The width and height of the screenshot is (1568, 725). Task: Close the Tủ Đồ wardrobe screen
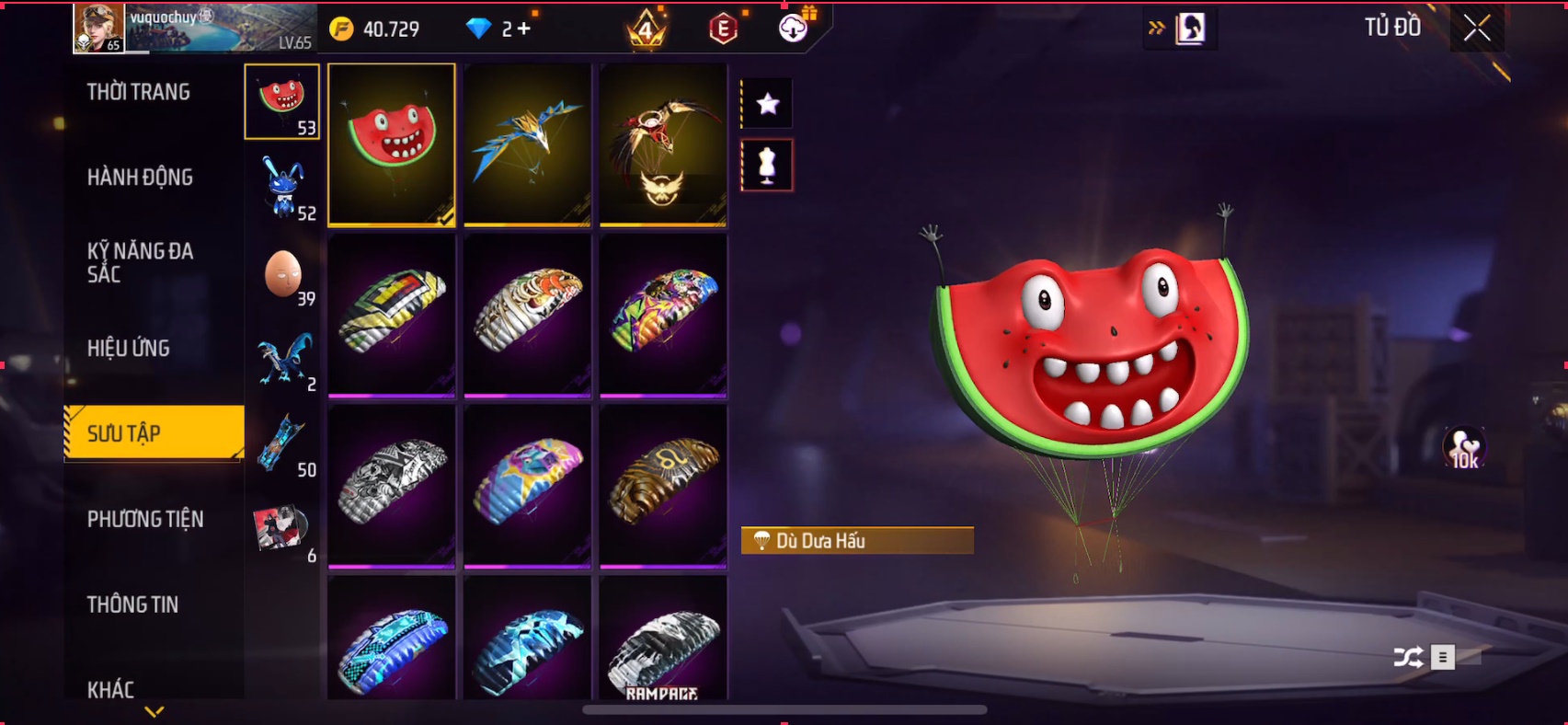[1477, 29]
